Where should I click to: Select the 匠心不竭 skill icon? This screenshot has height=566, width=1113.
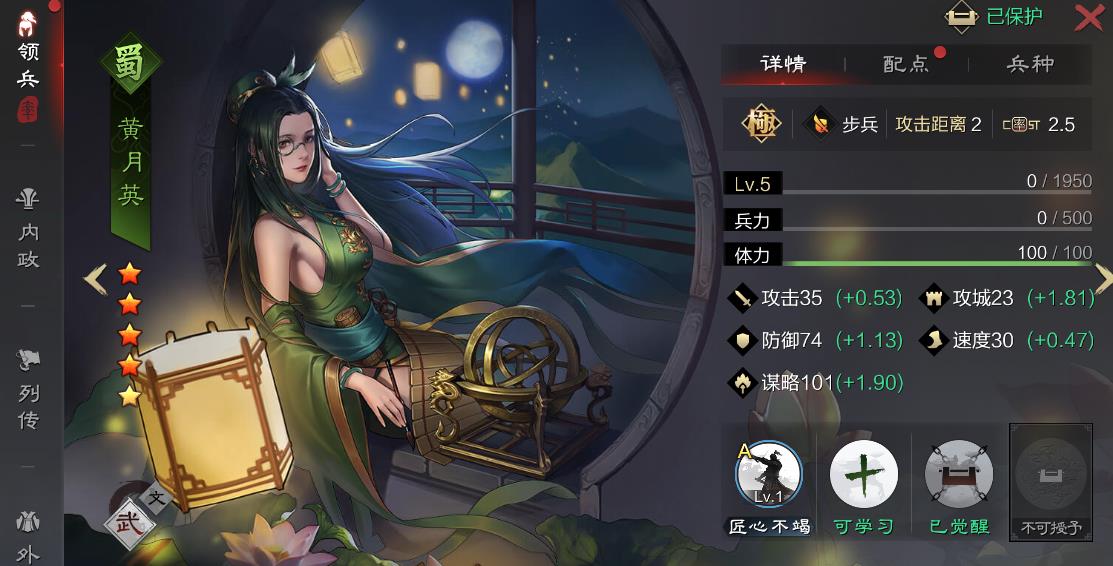coord(768,476)
